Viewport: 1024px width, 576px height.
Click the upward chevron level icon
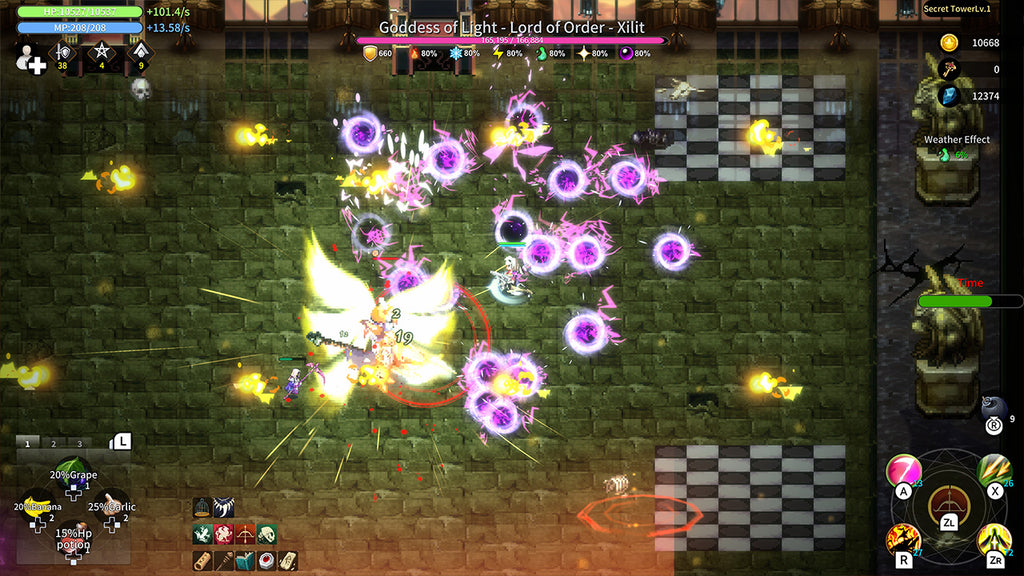(140, 53)
